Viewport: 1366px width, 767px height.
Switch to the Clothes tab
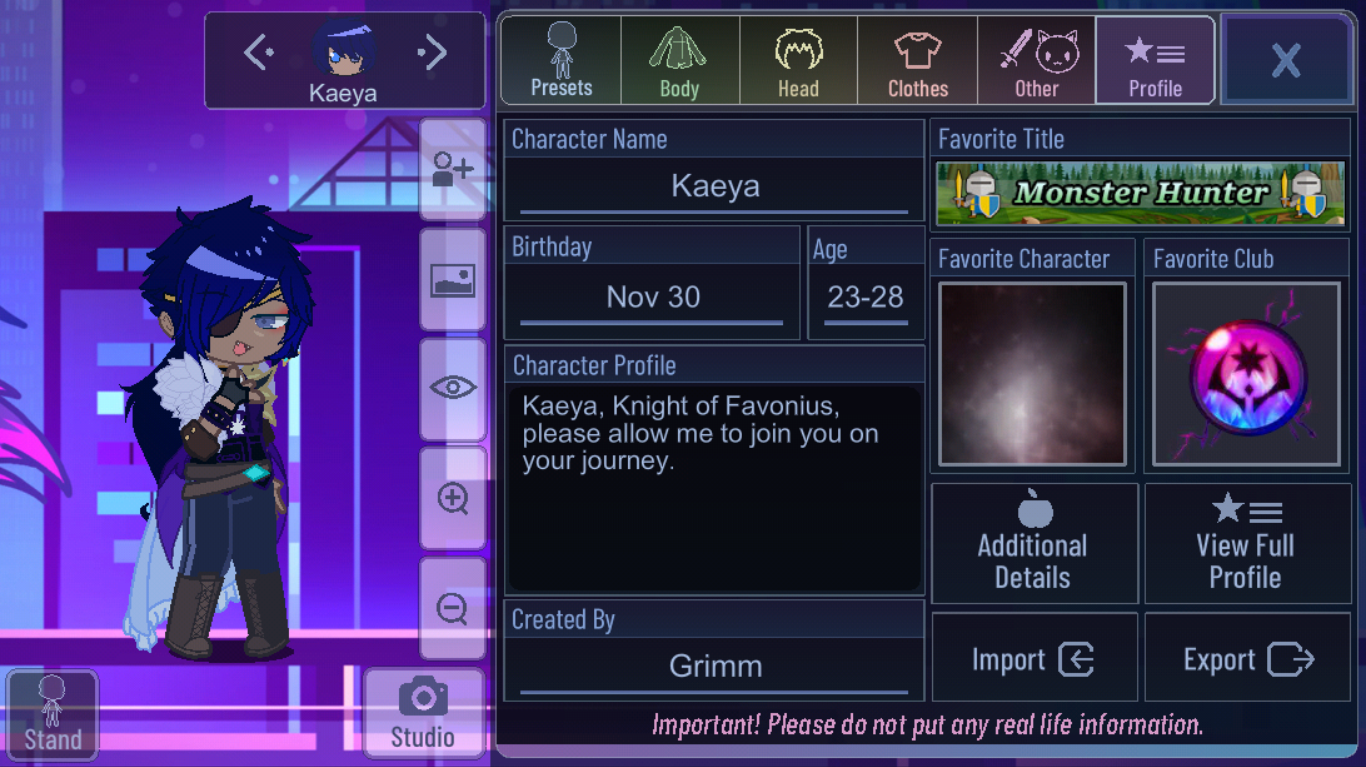[x=916, y=60]
